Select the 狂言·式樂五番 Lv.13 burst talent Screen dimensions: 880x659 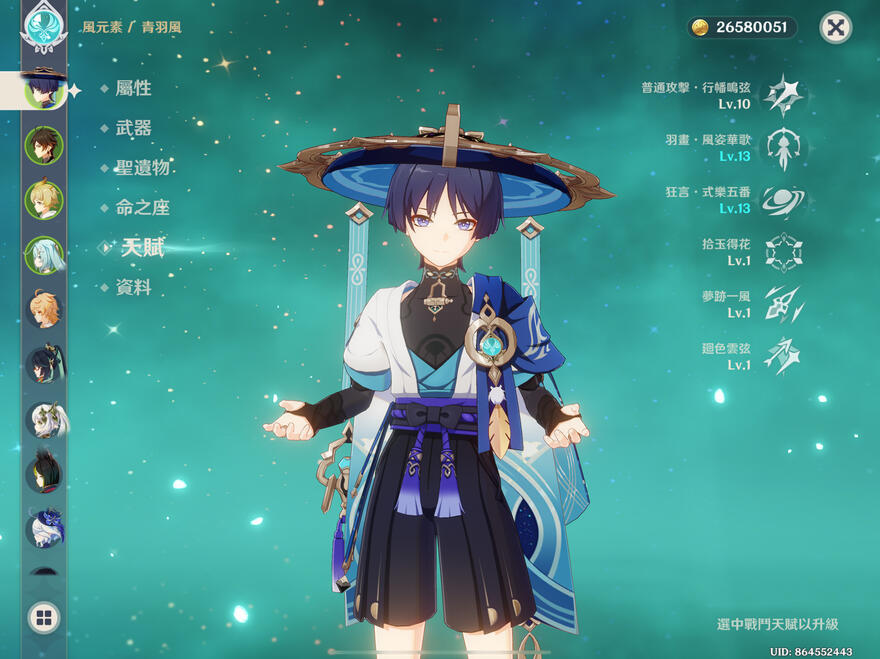[x=783, y=201]
